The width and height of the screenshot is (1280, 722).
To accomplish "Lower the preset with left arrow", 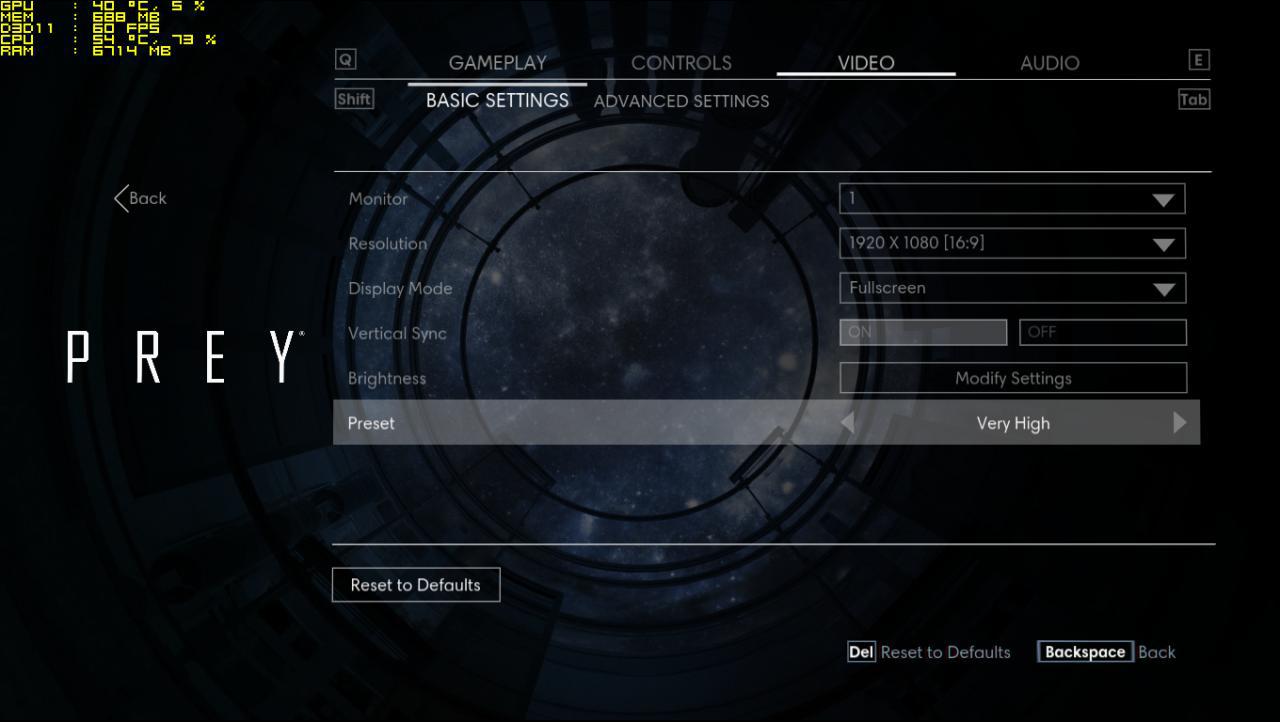I will point(848,423).
